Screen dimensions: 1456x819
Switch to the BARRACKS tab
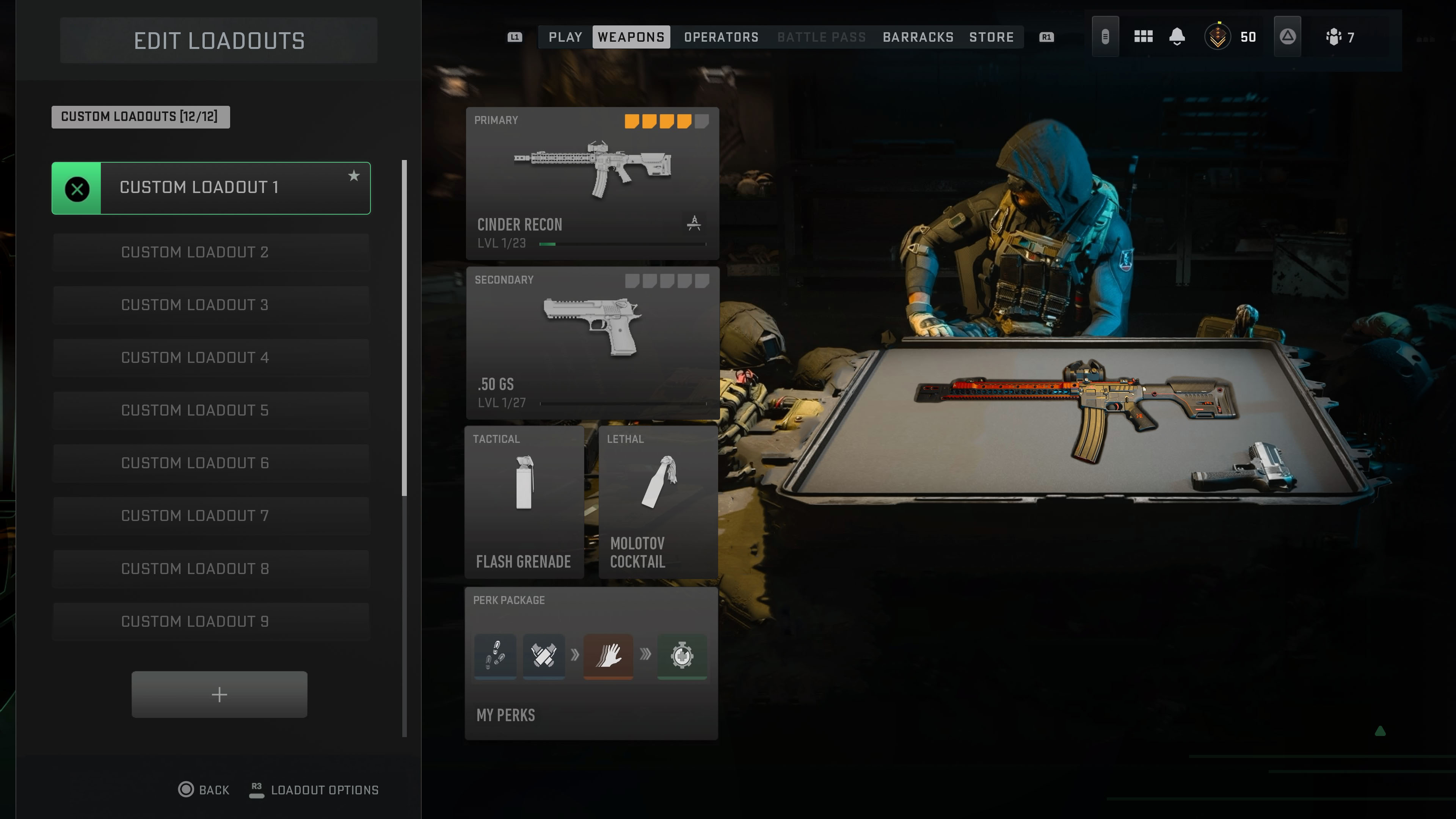pos(918,37)
